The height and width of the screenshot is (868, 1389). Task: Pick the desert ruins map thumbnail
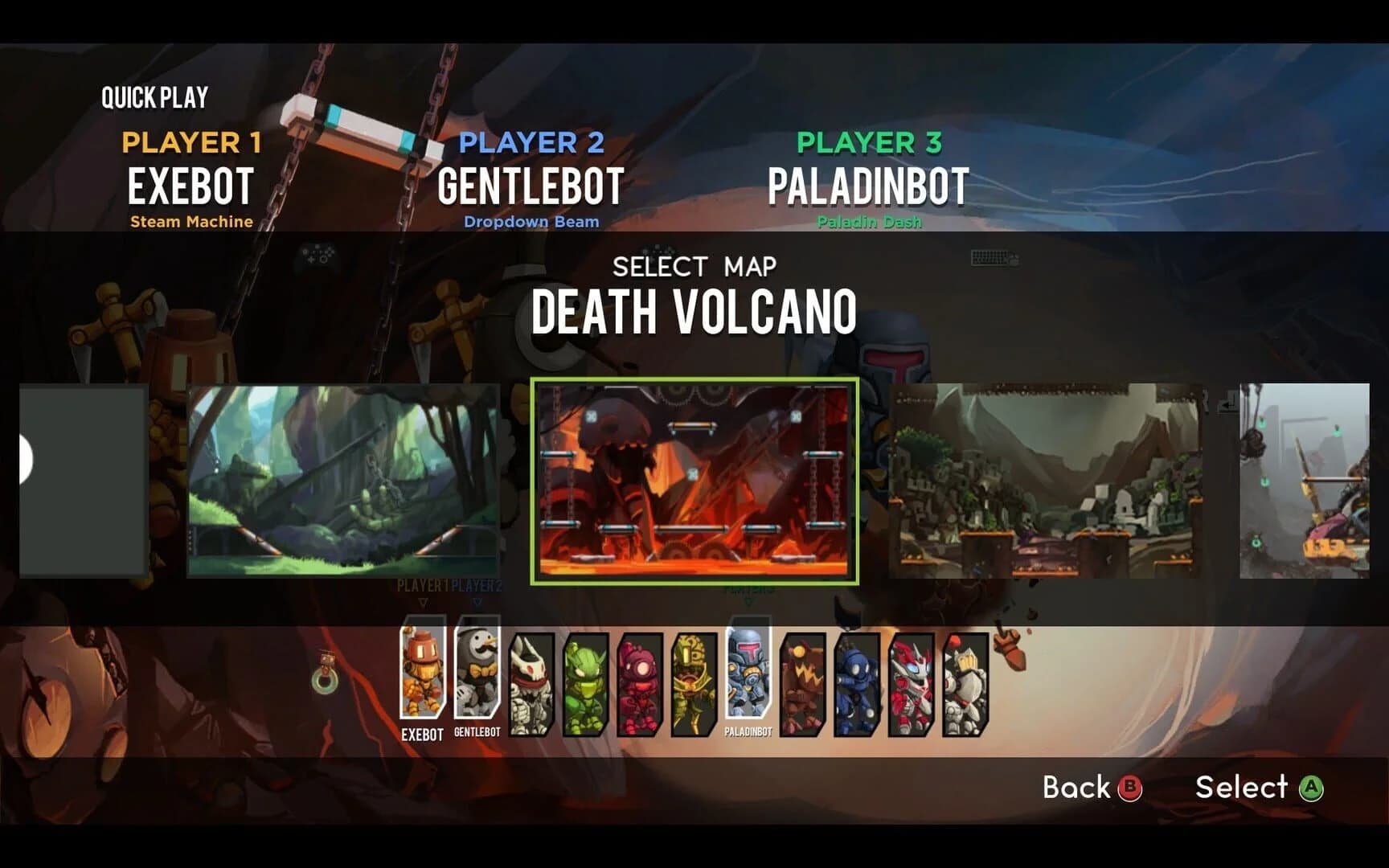[x=1045, y=483]
